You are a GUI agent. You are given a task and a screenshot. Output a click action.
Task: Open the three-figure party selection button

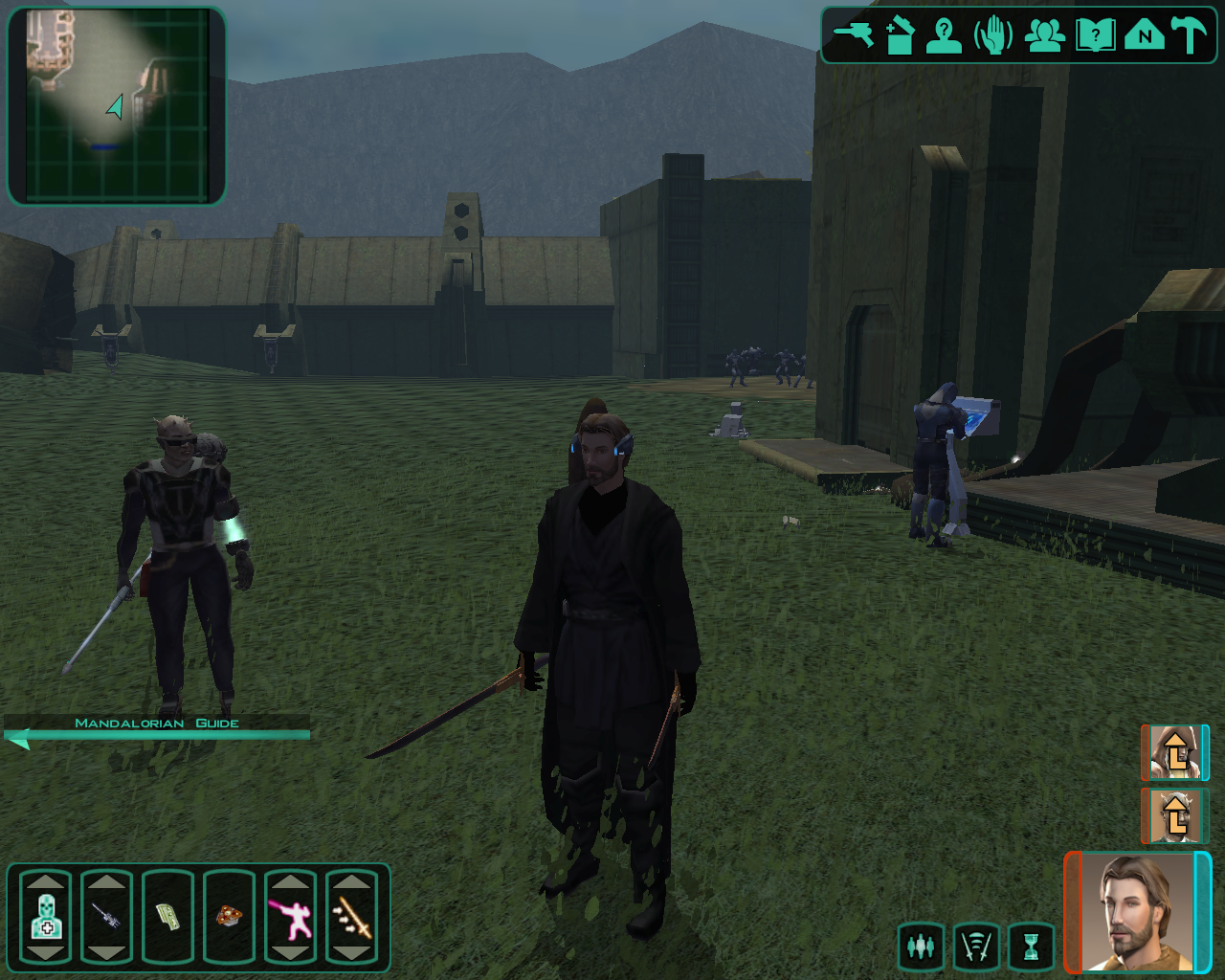(921, 947)
